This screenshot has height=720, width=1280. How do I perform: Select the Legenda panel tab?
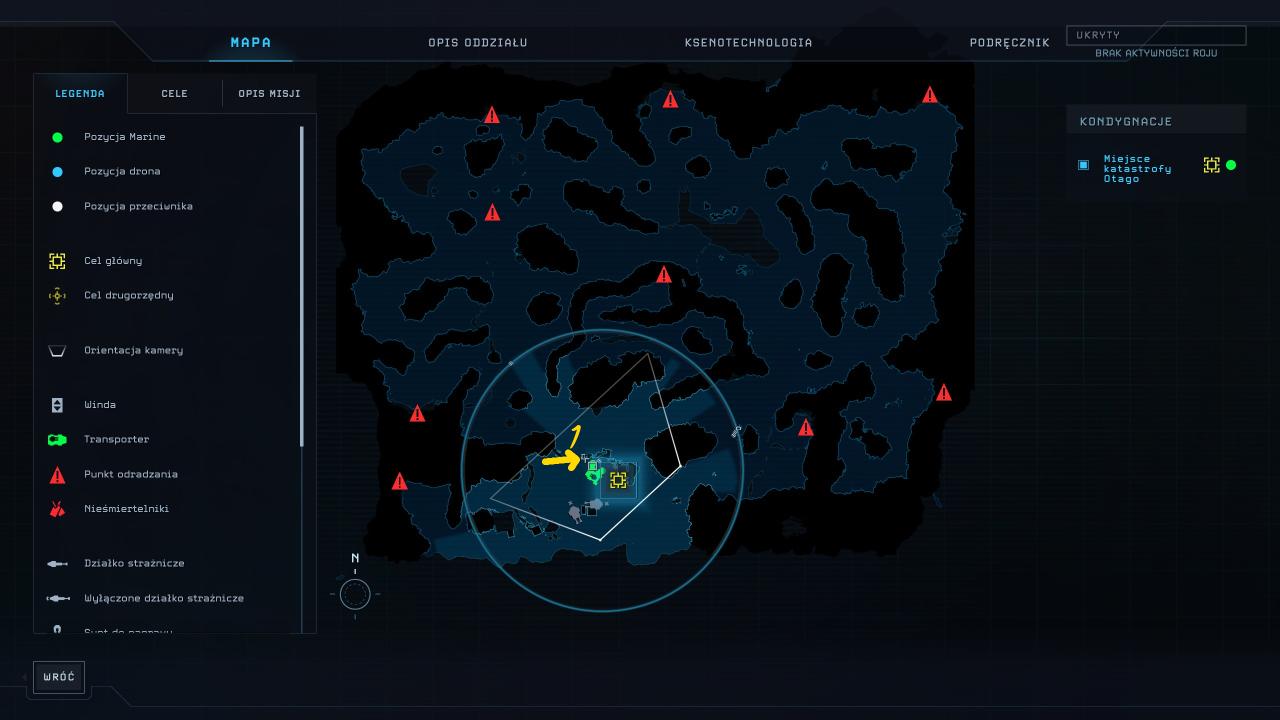click(80, 94)
